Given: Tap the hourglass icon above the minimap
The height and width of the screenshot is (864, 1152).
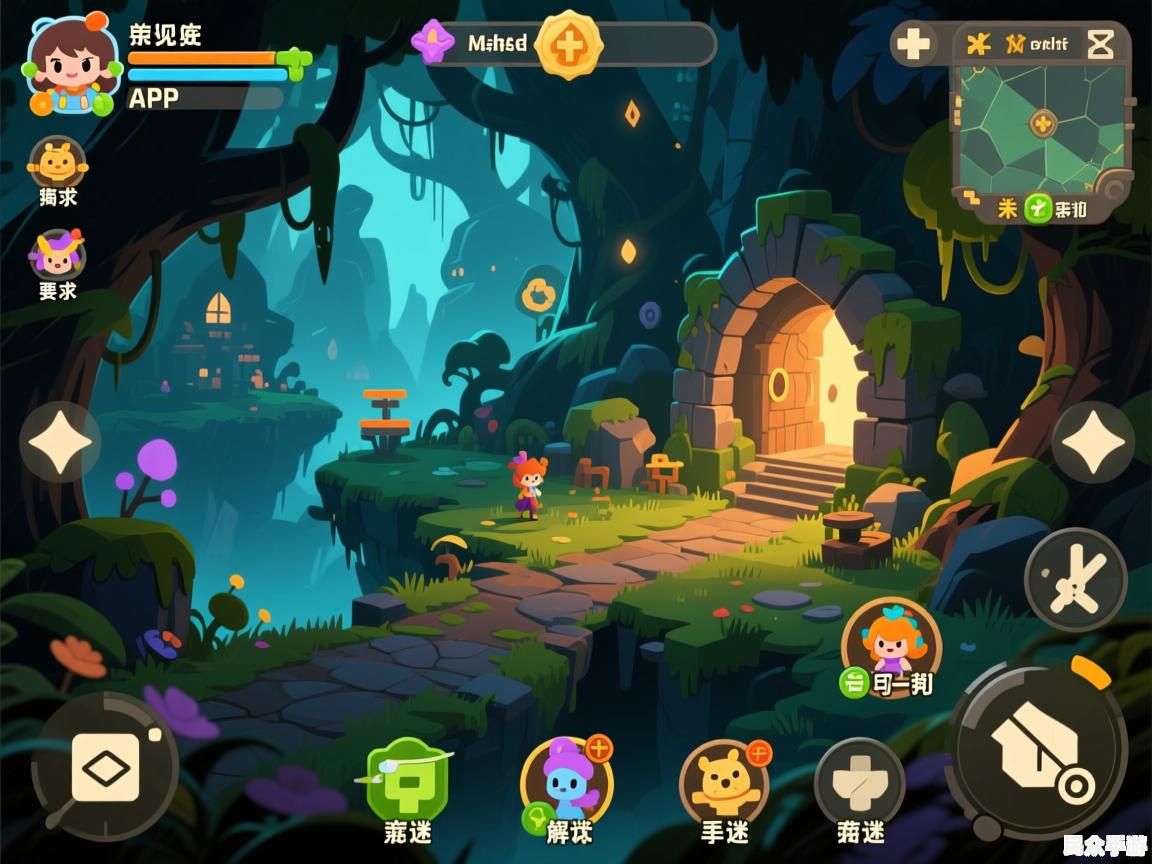Looking at the screenshot, I should pyautogui.click(x=1100, y=44).
